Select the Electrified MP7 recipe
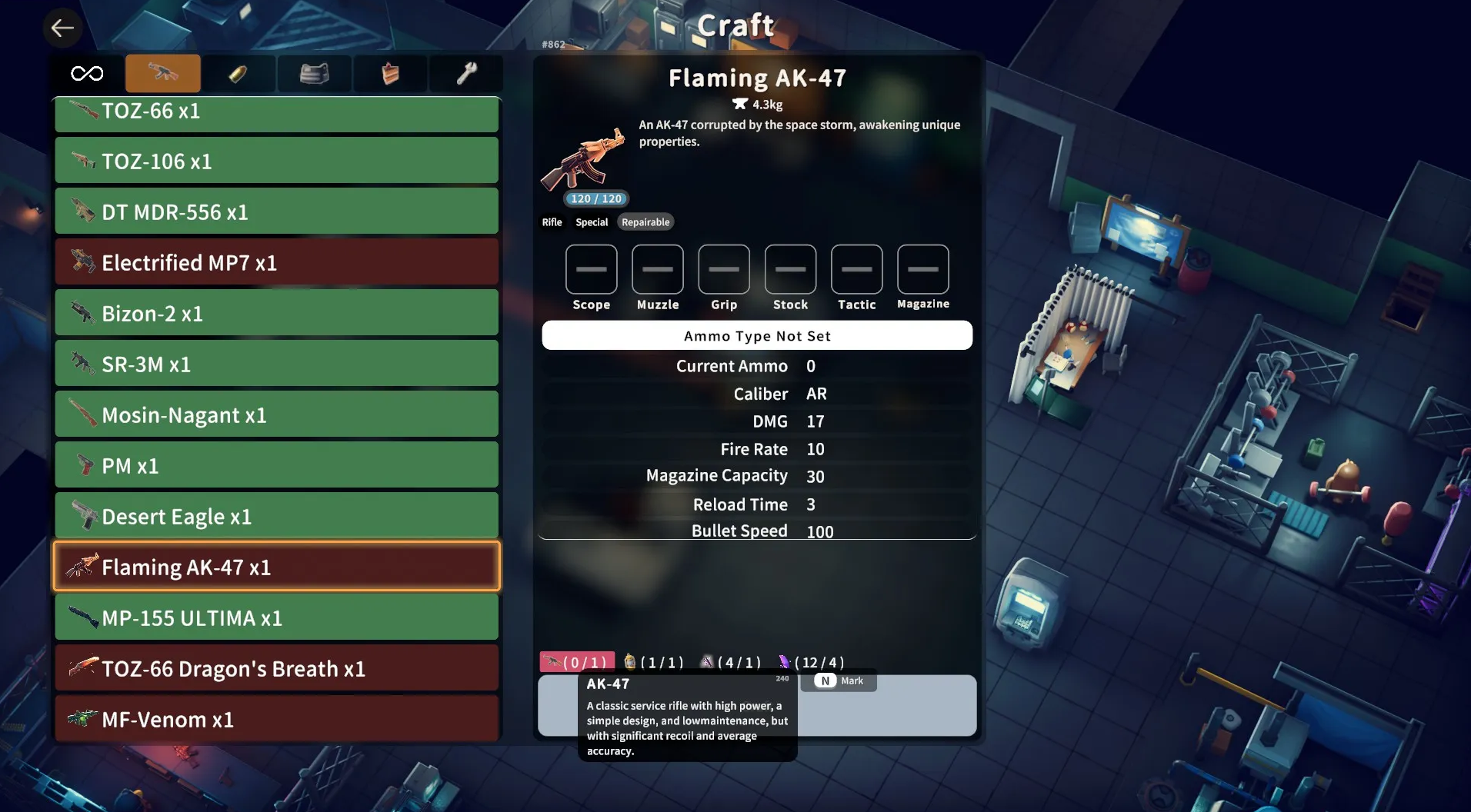The height and width of the screenshot is (812, 1471). click(276, 263)
